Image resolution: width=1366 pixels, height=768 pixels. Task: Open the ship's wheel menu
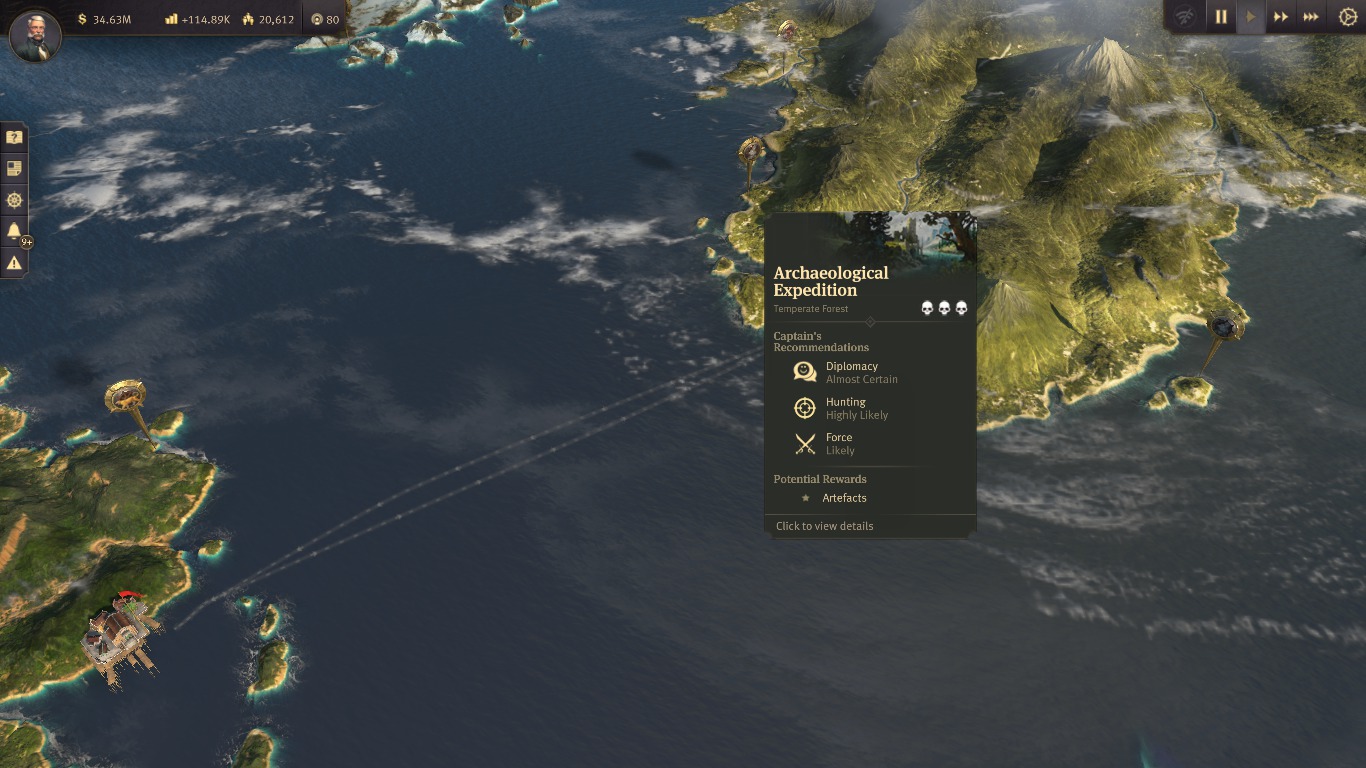tap(14, 200)
